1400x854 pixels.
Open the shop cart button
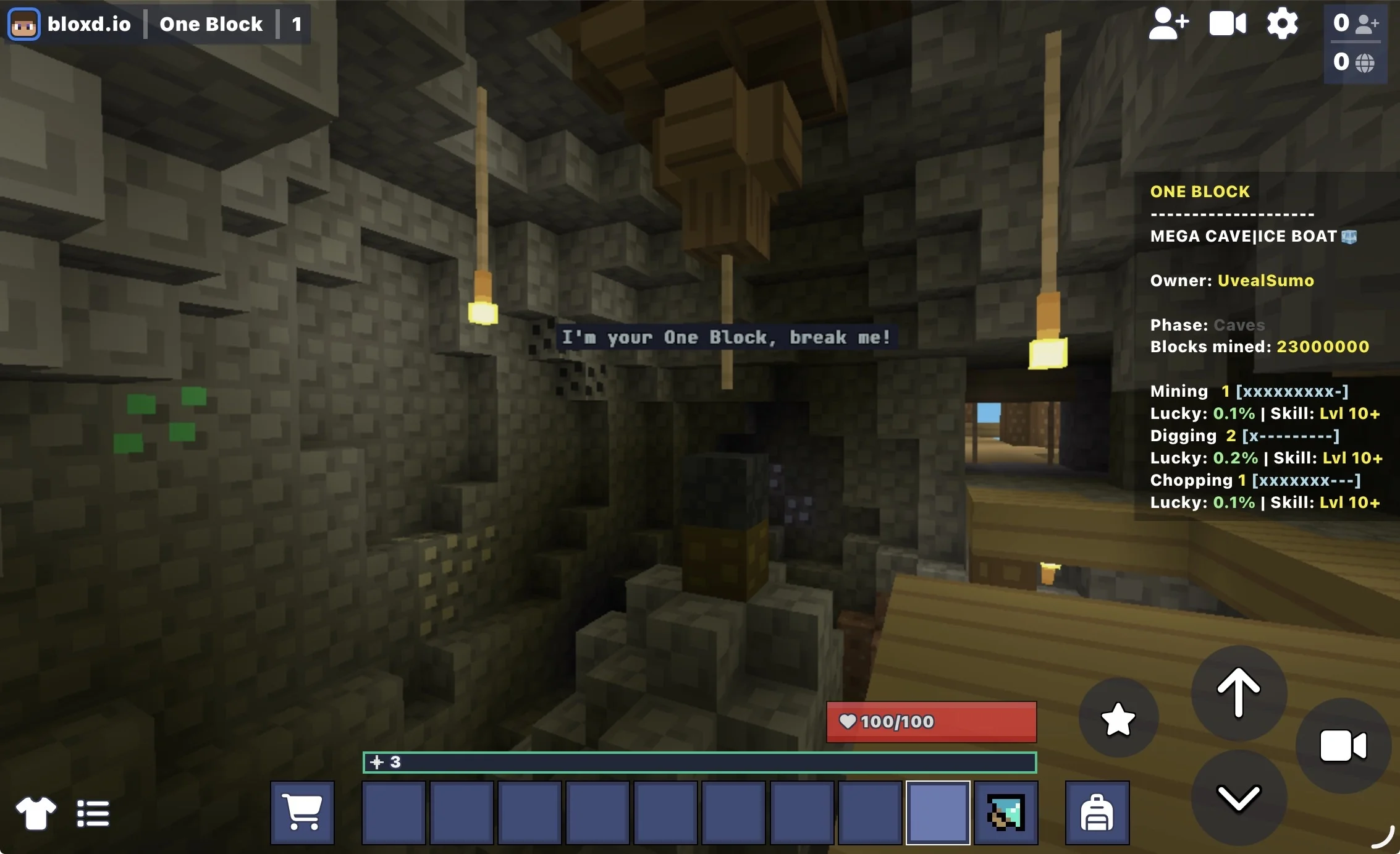tap(302, 812)
